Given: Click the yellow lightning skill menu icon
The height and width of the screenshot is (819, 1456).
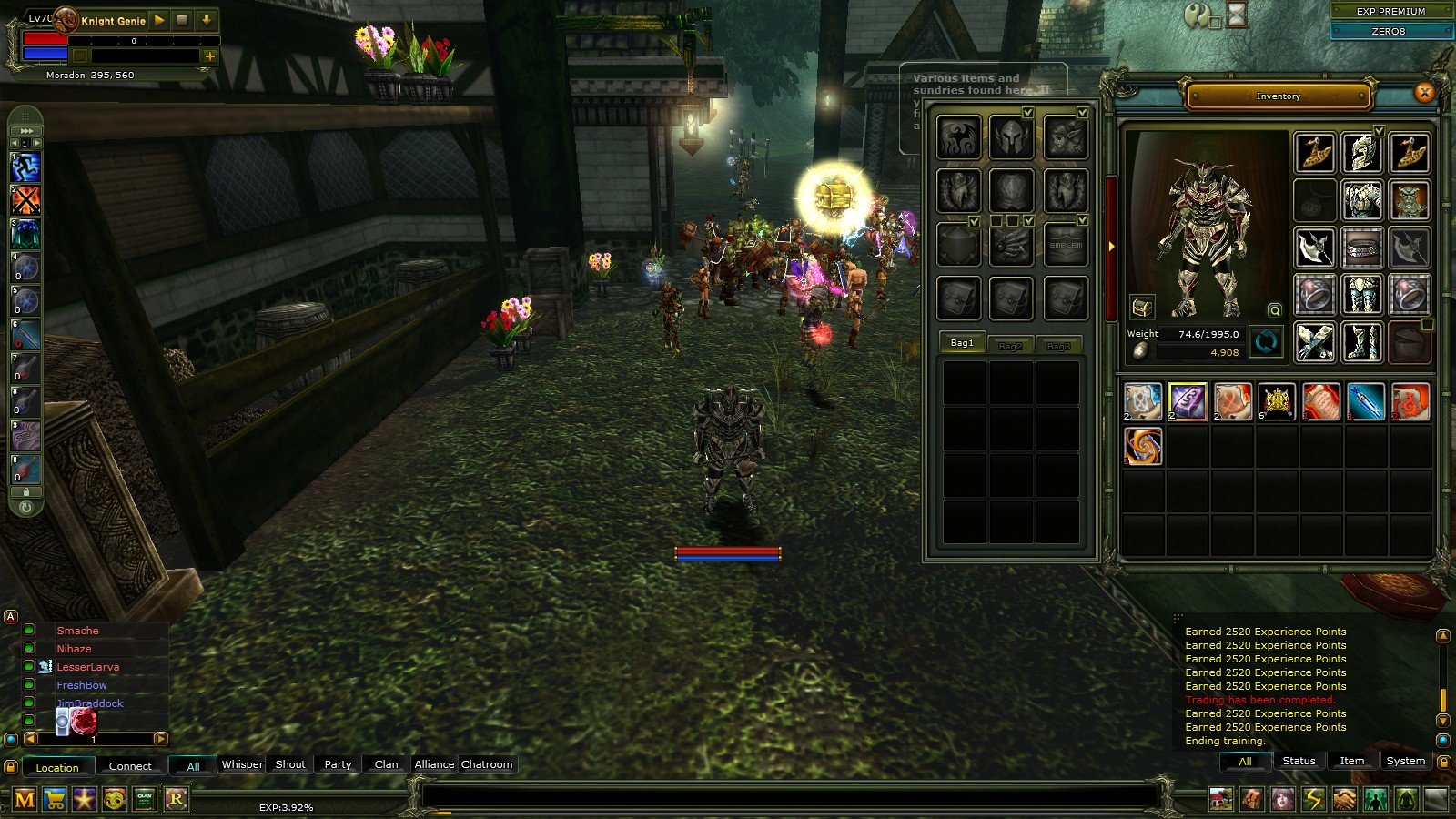Looking at the screenshot, I should tap(1313, 799).
